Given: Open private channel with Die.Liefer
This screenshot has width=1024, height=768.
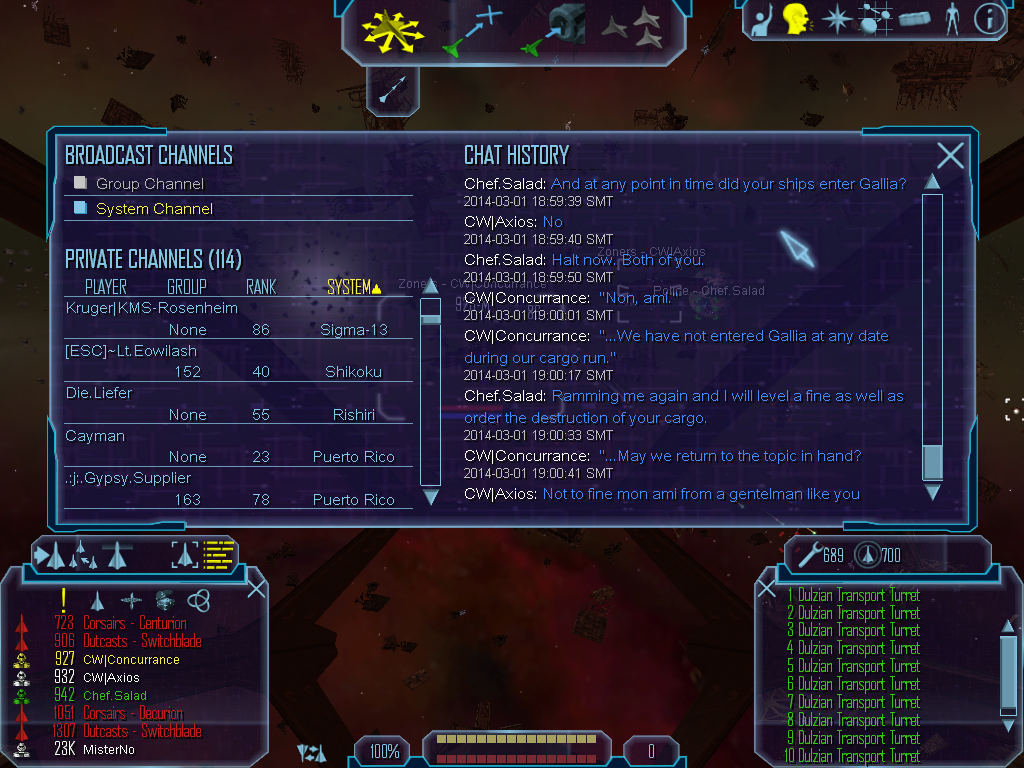Looking at the screenshot, I should [x=99, y=393].
